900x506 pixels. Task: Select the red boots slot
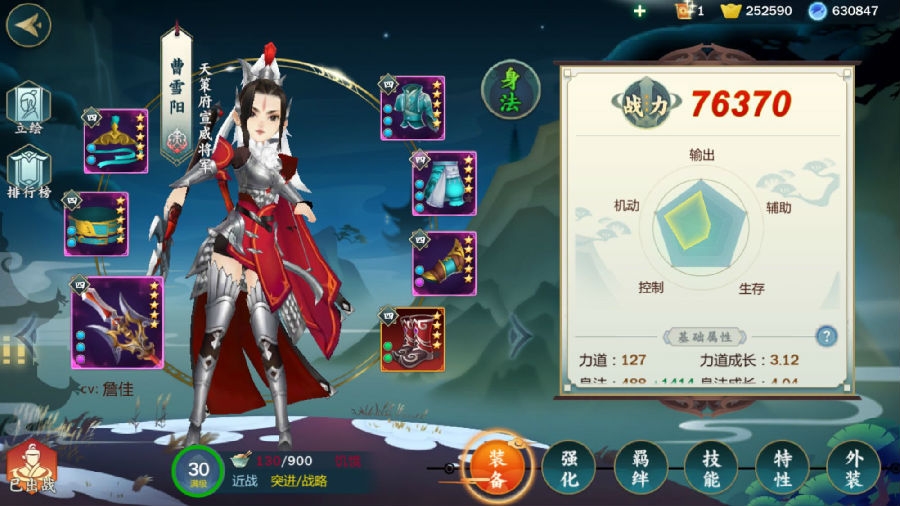412,339
